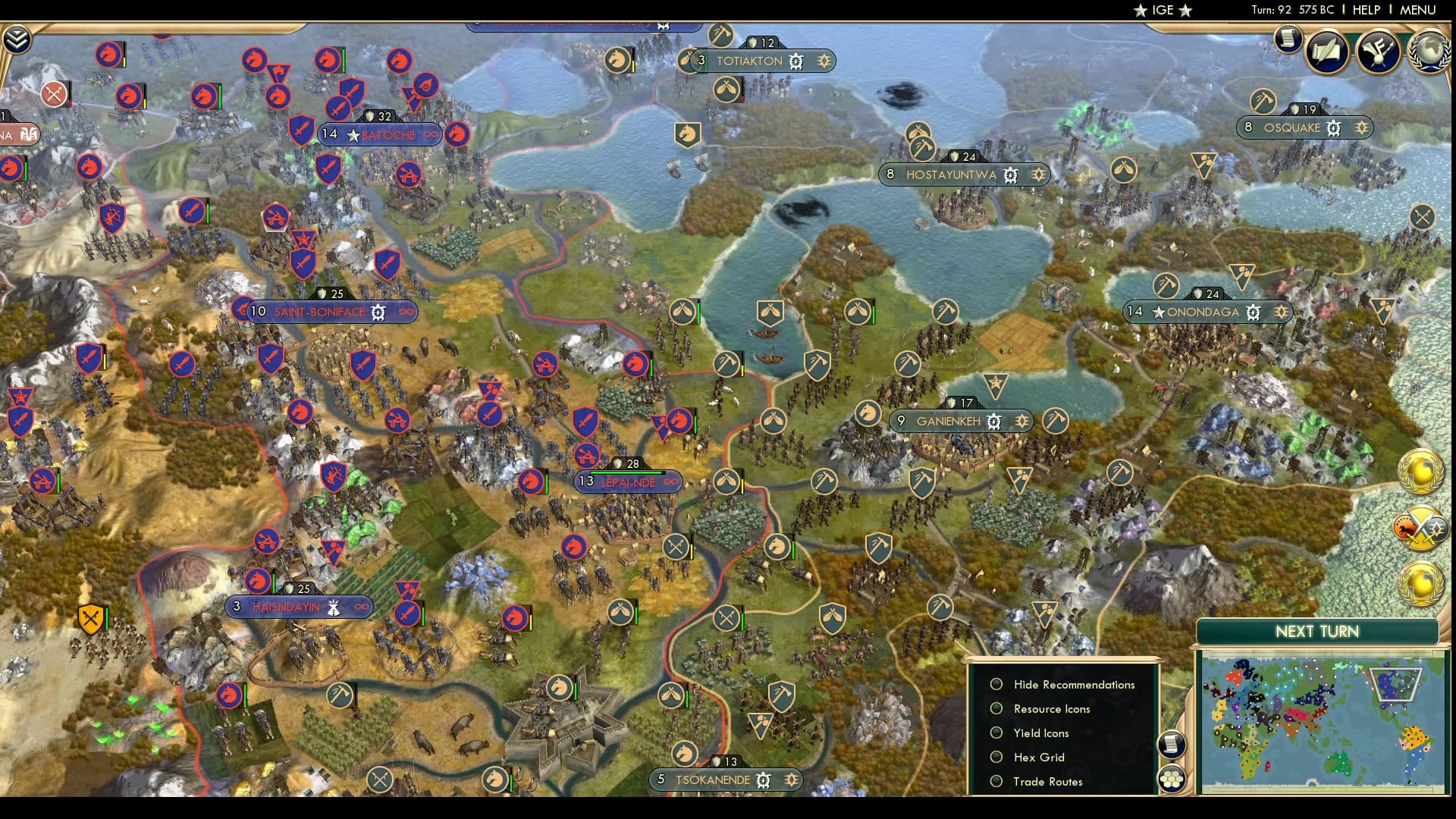The width and height of the screenshot is (1456, 819).
Task: Click the gear icon on Ganienkeh's city banner
Action: point(993,421)
